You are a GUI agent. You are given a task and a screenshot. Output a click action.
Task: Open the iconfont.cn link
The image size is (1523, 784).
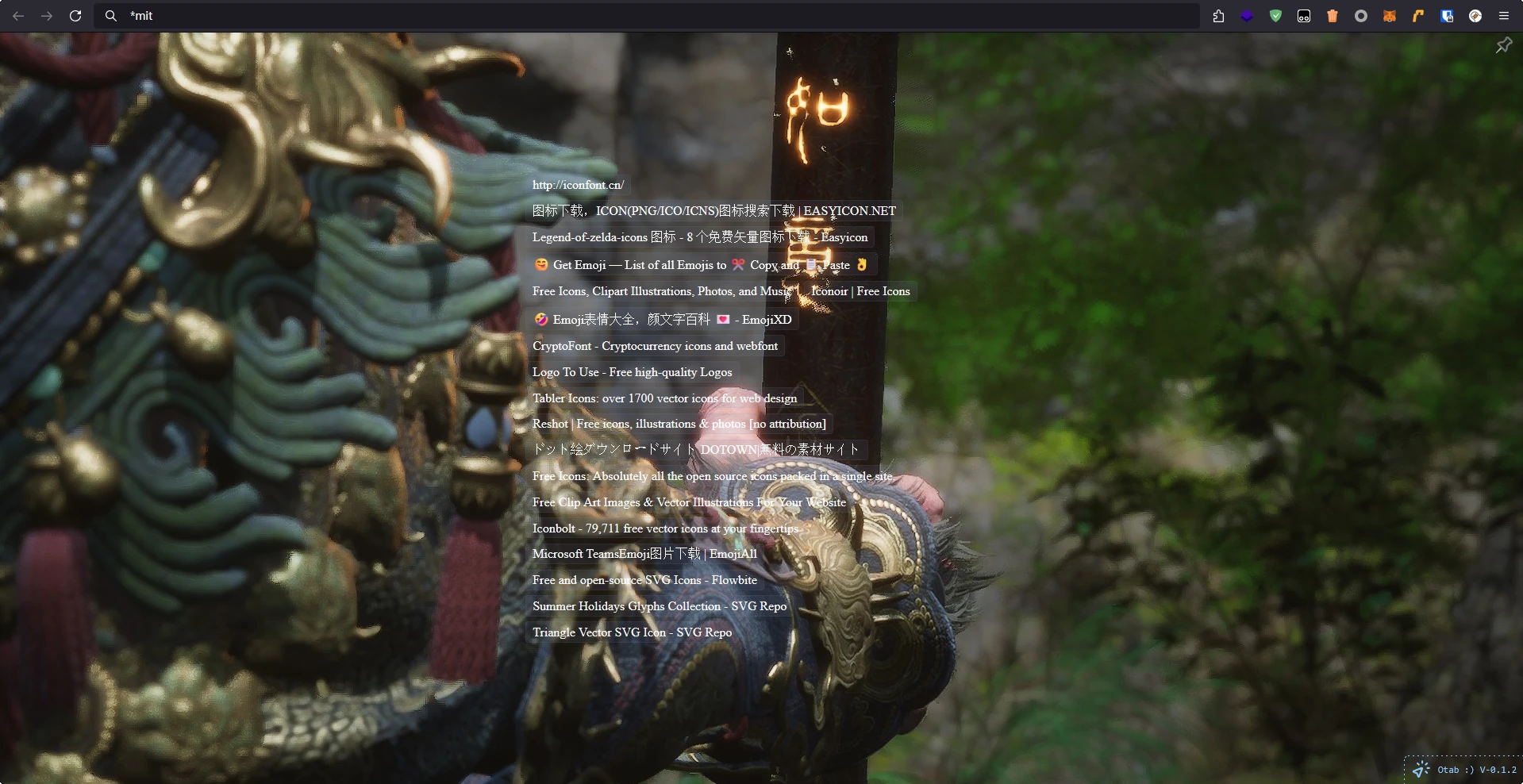coord(578,185)
